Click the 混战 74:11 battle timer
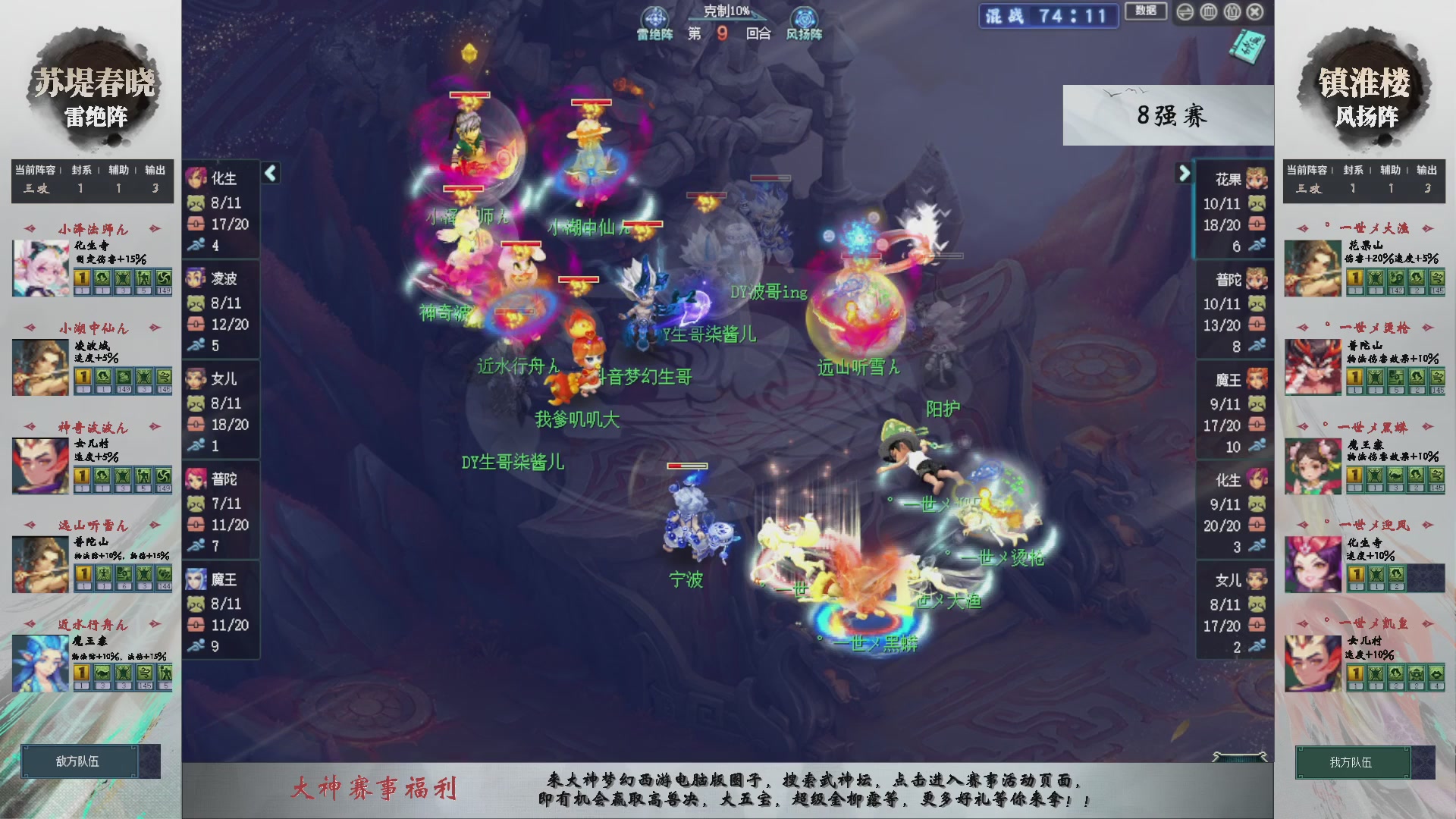 point(1048,17)
